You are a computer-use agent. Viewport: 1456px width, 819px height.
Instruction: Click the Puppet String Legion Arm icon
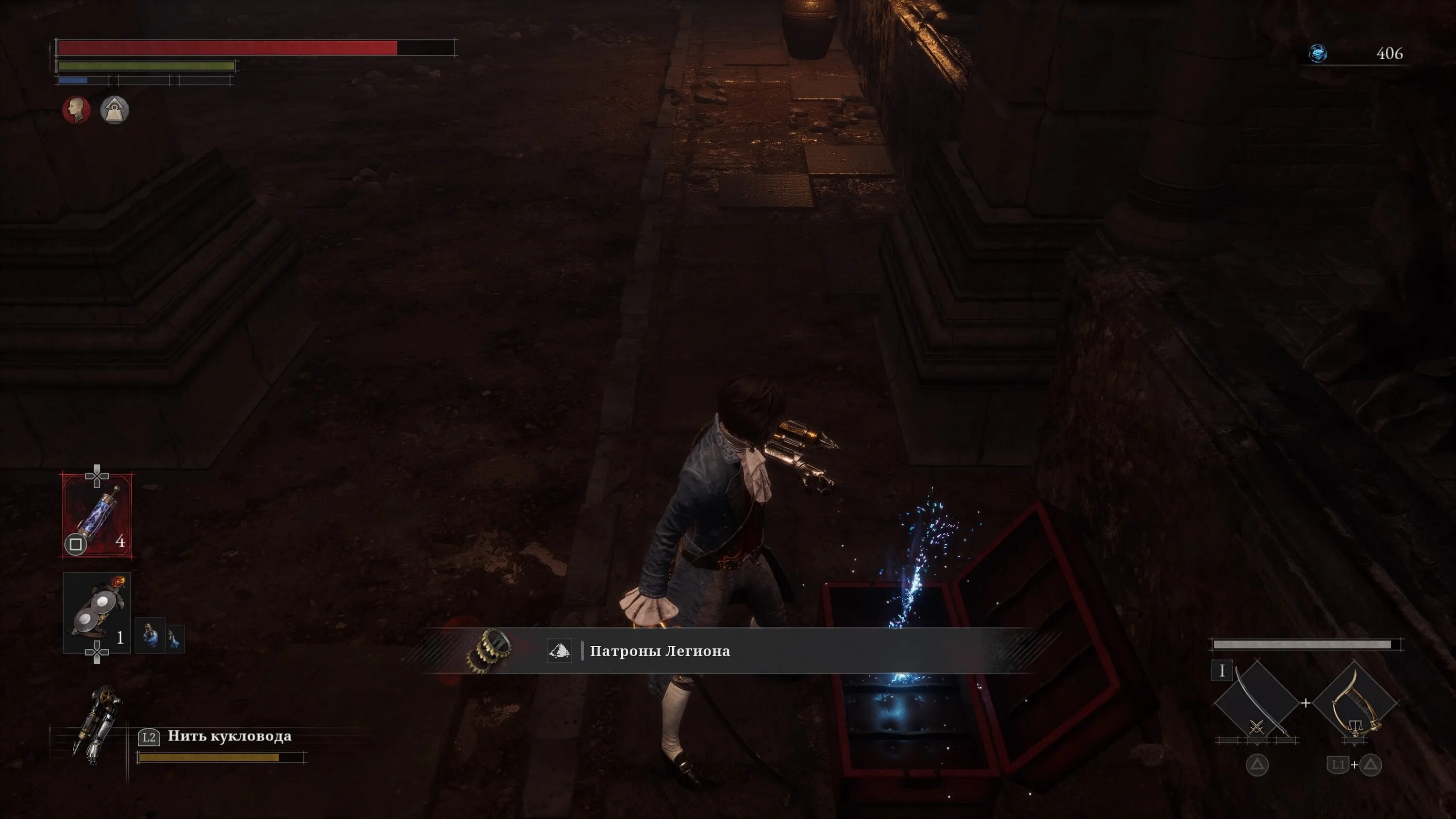(97, 724)
